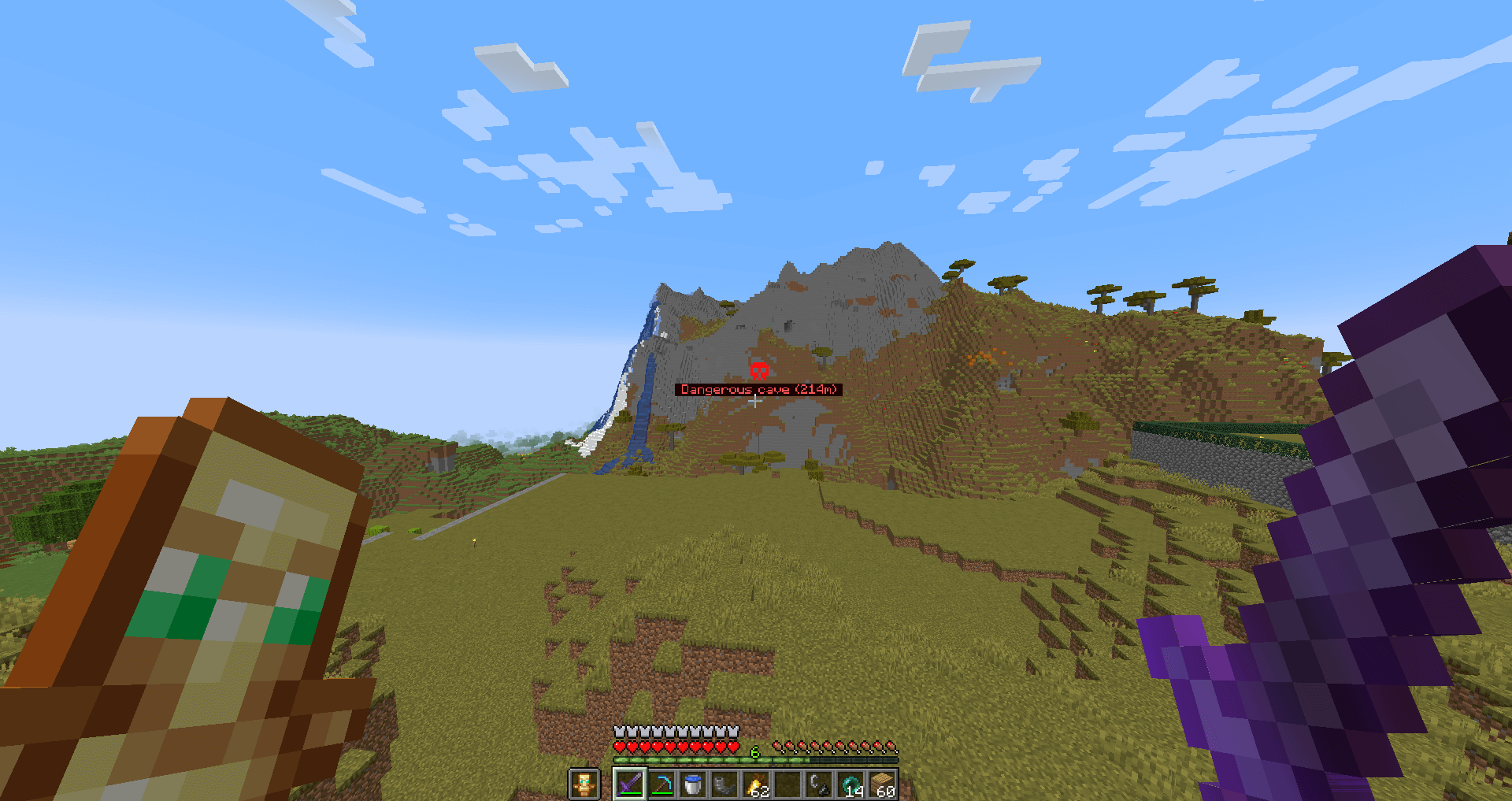Select the goat horn in the hotbar
Image resolution: width=1512 pixels, height=801 pixels.
[x=724, y=783]
